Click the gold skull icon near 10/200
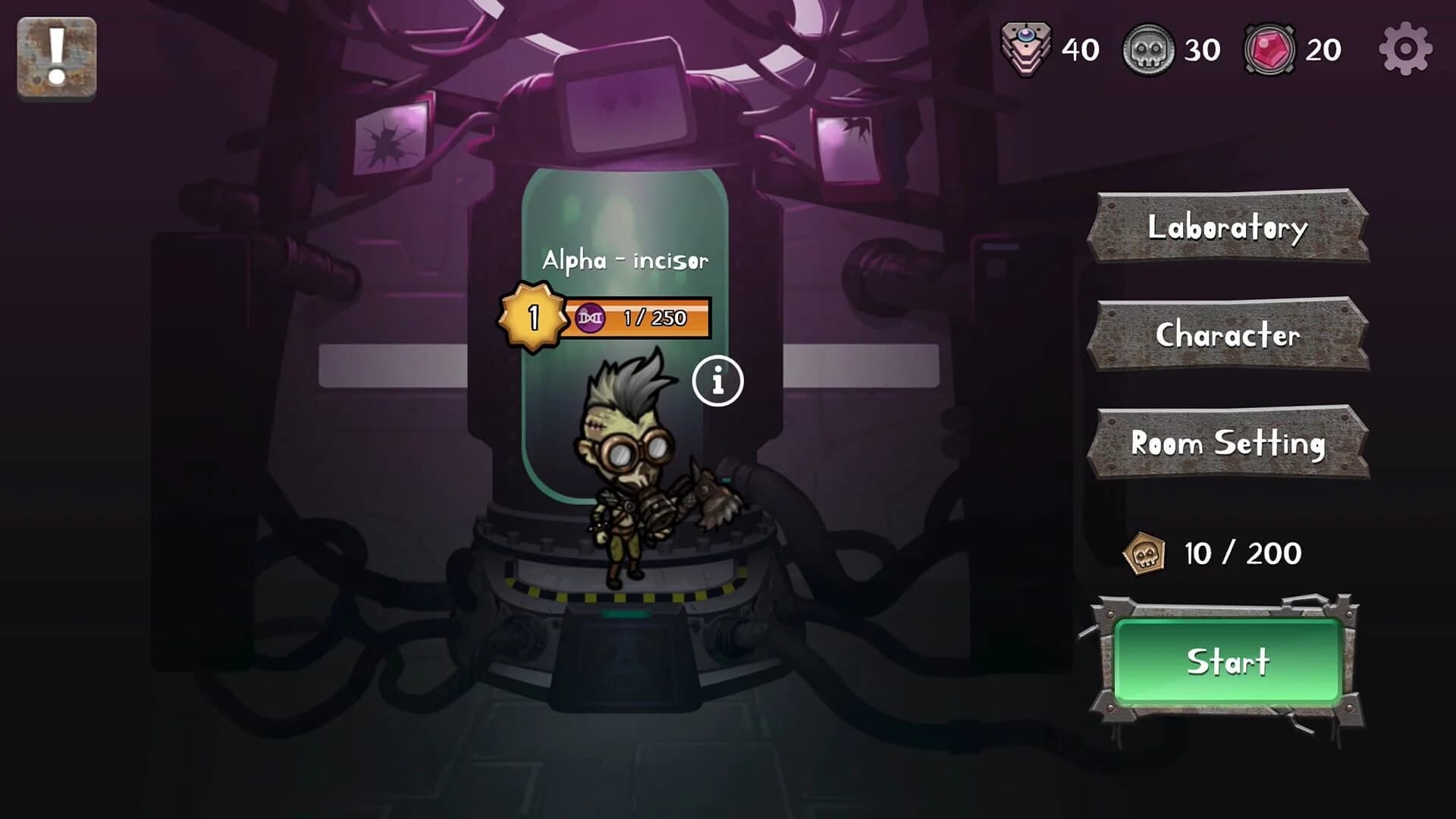1456x819 pixels. [x=1145, y=553]
